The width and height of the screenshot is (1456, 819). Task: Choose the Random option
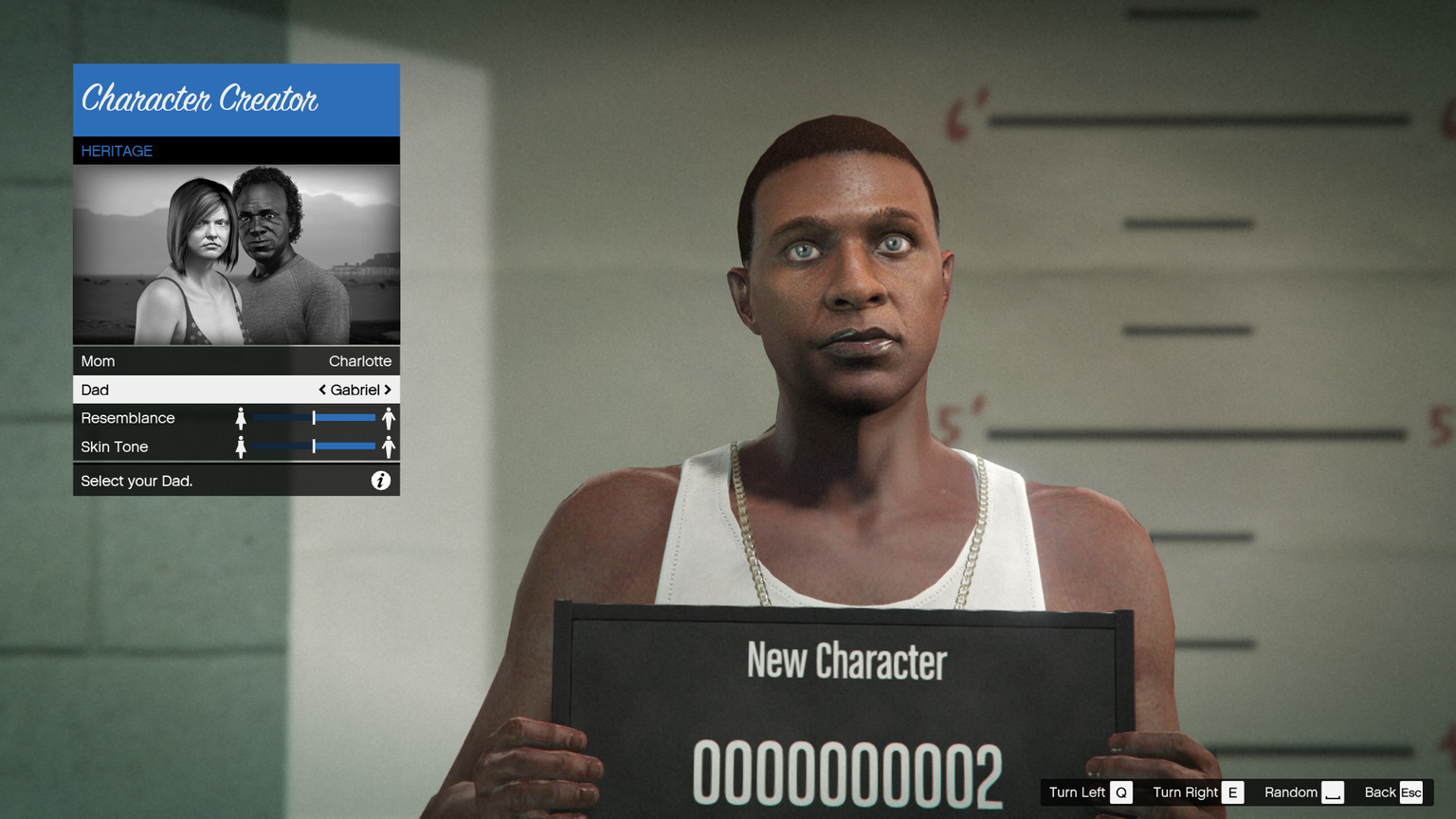click(1303, 792)
